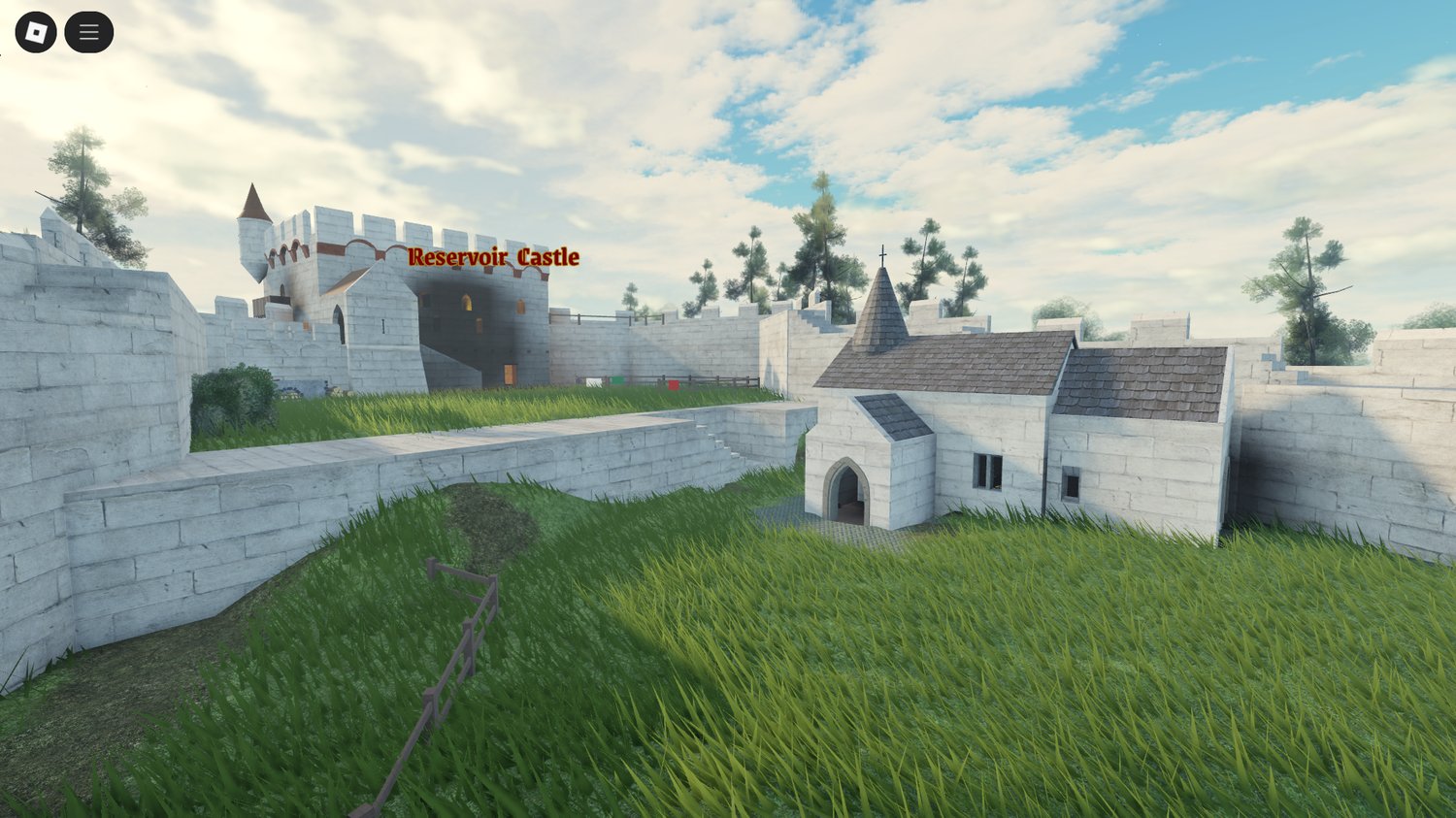Open the in-game hamburger menu
Viewport: 1456px width, 818px height.
(x=88, y=30)
